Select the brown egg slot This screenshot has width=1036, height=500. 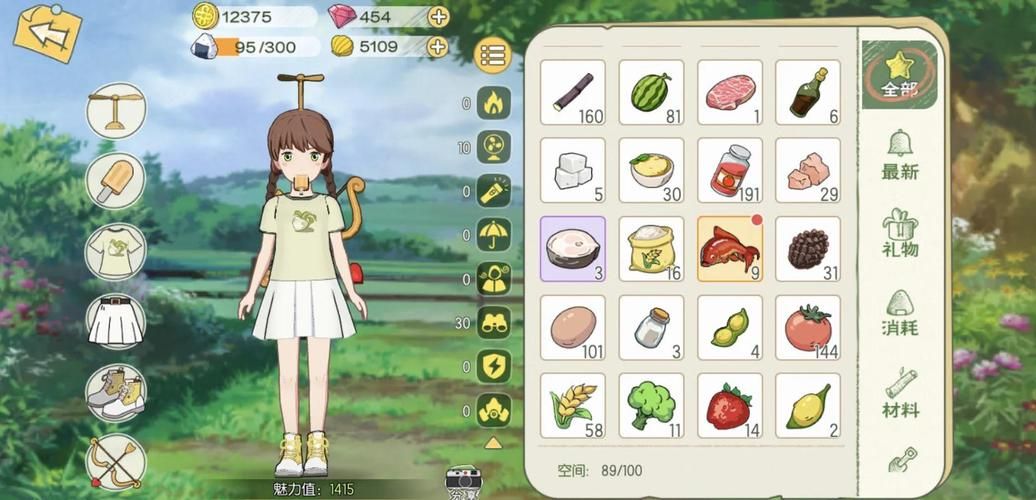[x=572, y=327]
